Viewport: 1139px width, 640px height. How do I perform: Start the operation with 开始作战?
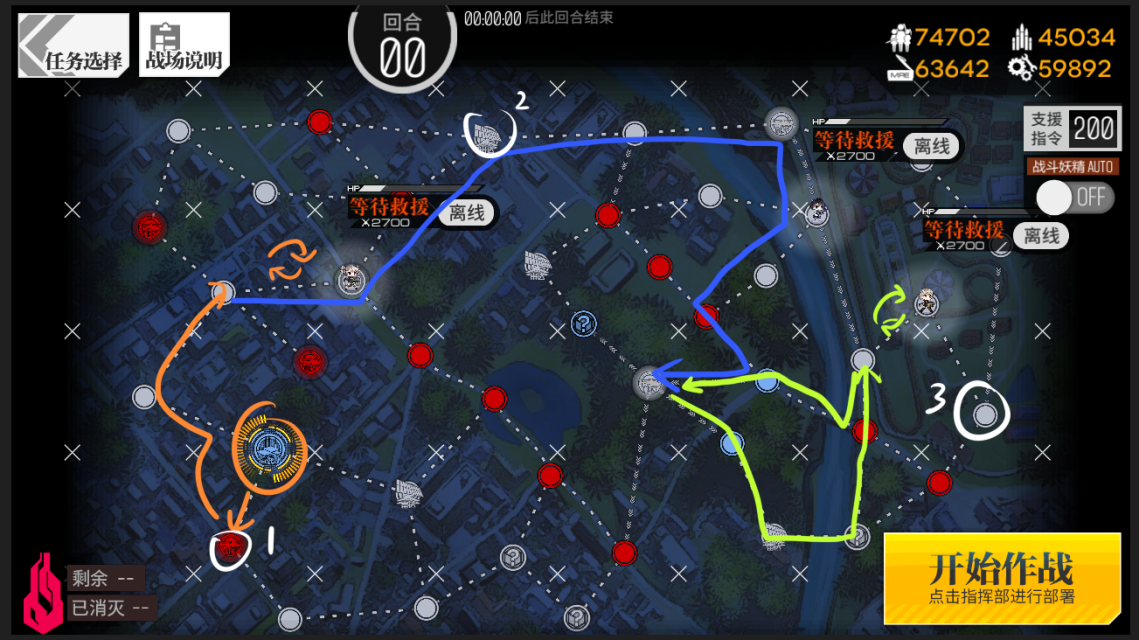pyautogui.click(x=1001, y=577)
